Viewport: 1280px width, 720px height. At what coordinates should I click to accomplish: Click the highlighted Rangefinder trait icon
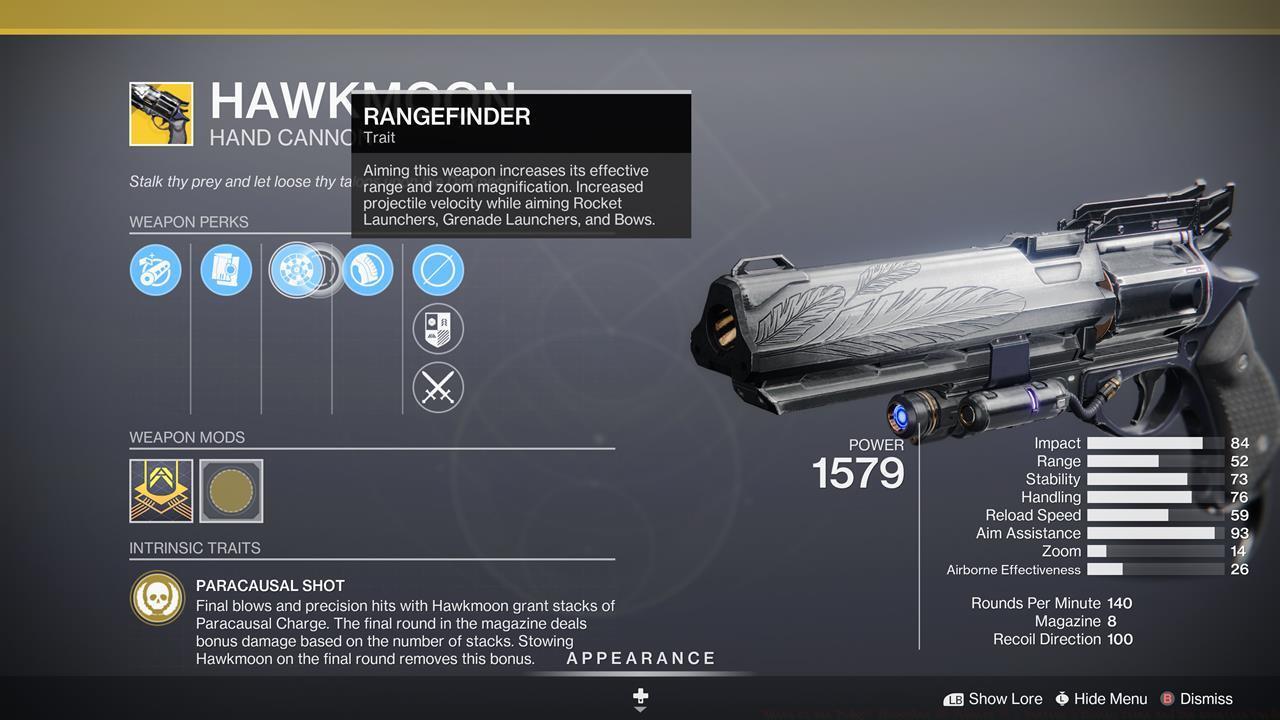[297, 270]
